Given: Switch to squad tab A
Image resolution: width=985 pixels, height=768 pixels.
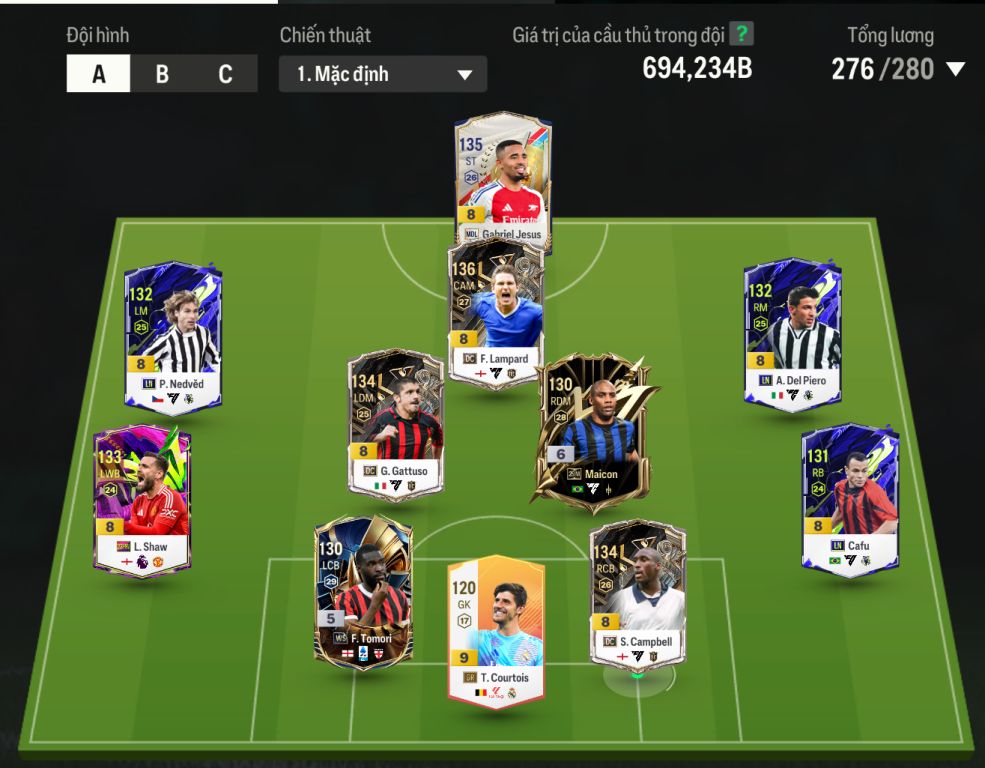Looking at the screenshot, I should (x=98, y=74).
